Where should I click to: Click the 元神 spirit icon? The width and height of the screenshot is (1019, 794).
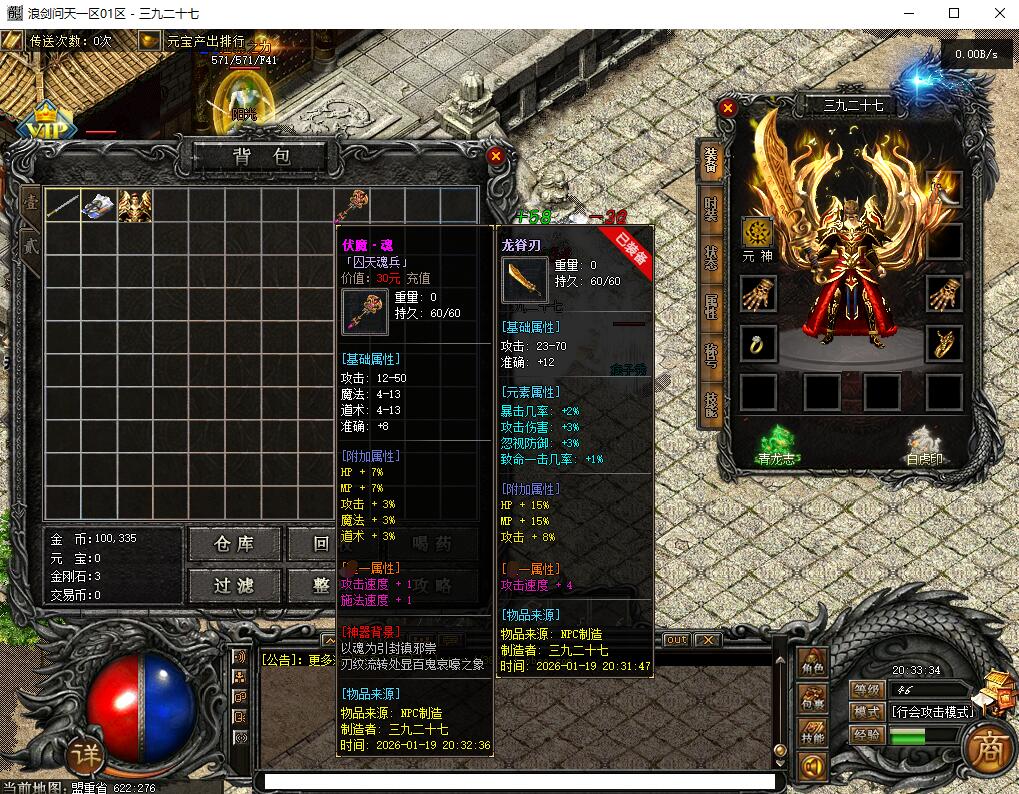pyautogui.click(x=757, y=232)
